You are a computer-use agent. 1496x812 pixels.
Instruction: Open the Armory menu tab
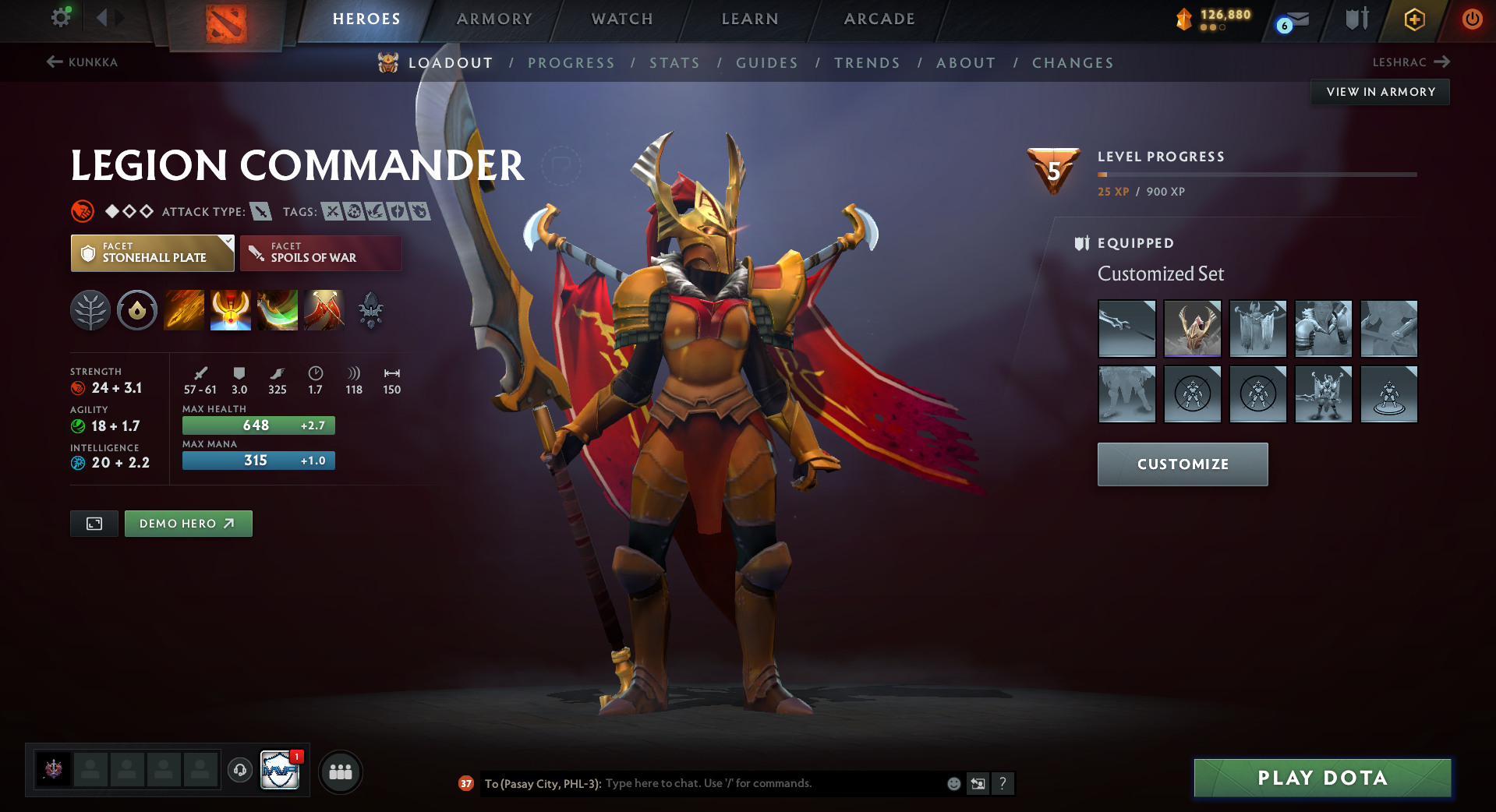(494, 19)
